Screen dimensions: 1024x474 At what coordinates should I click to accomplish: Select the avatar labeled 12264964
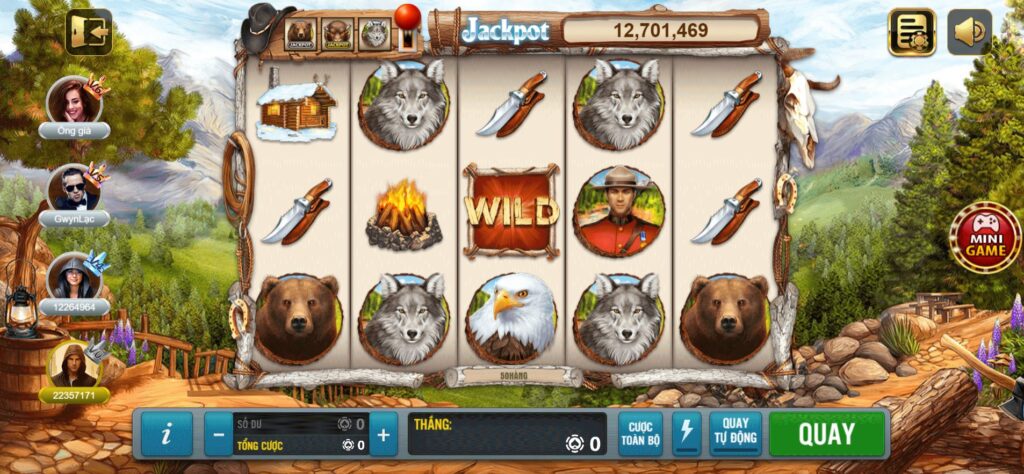[73, 276]
